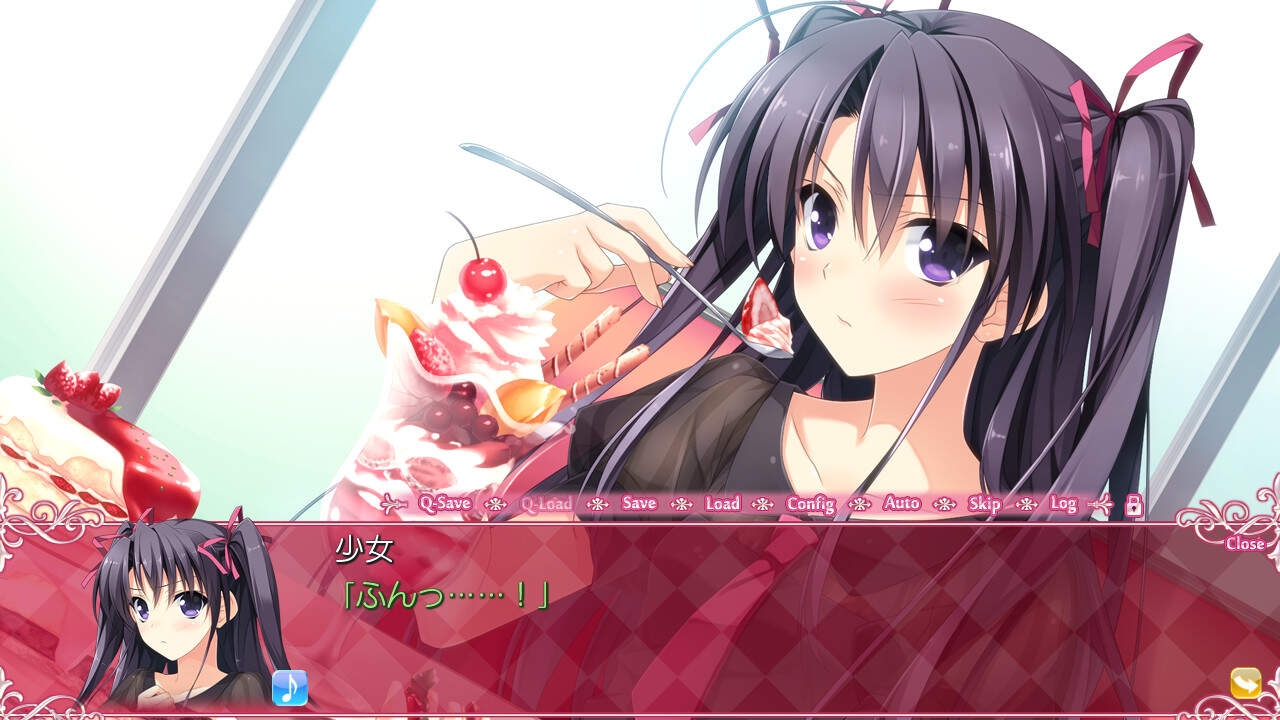Toggle the padlock menu lock icon
Screen dimensions: 1280x720
click(x=1133, y=505)
